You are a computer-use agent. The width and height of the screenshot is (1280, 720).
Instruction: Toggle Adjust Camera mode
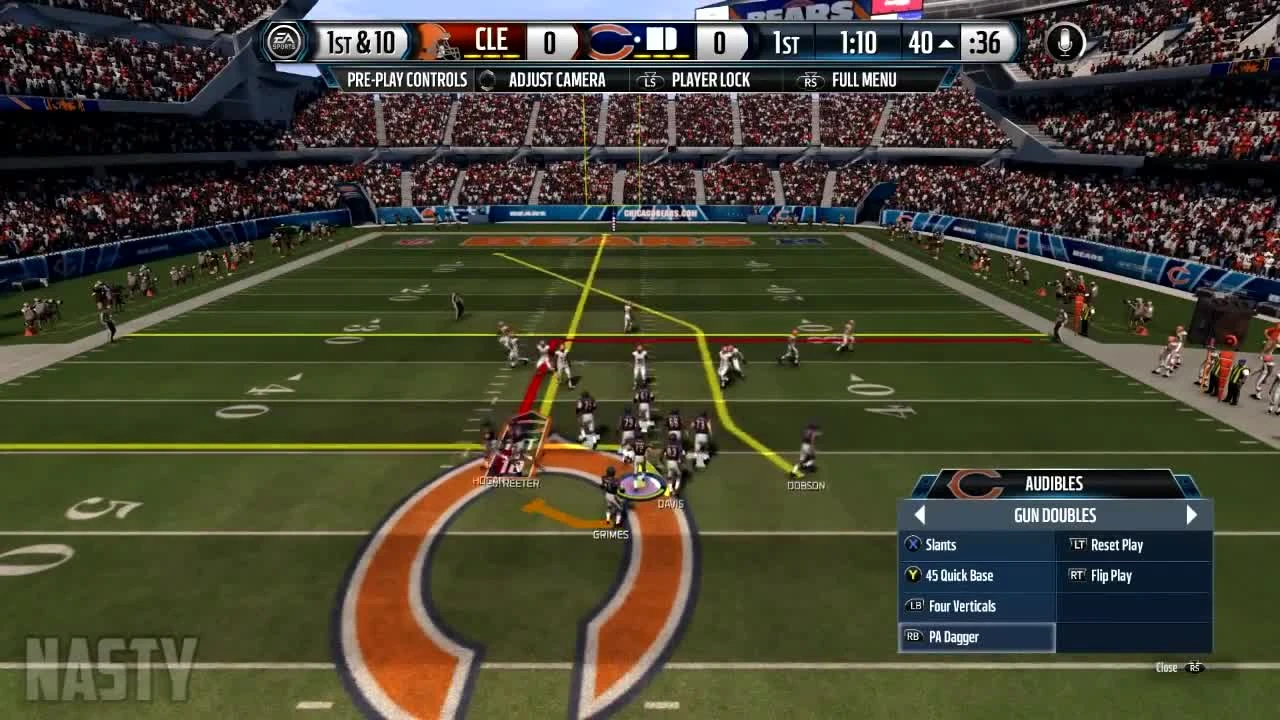[558, 79]
